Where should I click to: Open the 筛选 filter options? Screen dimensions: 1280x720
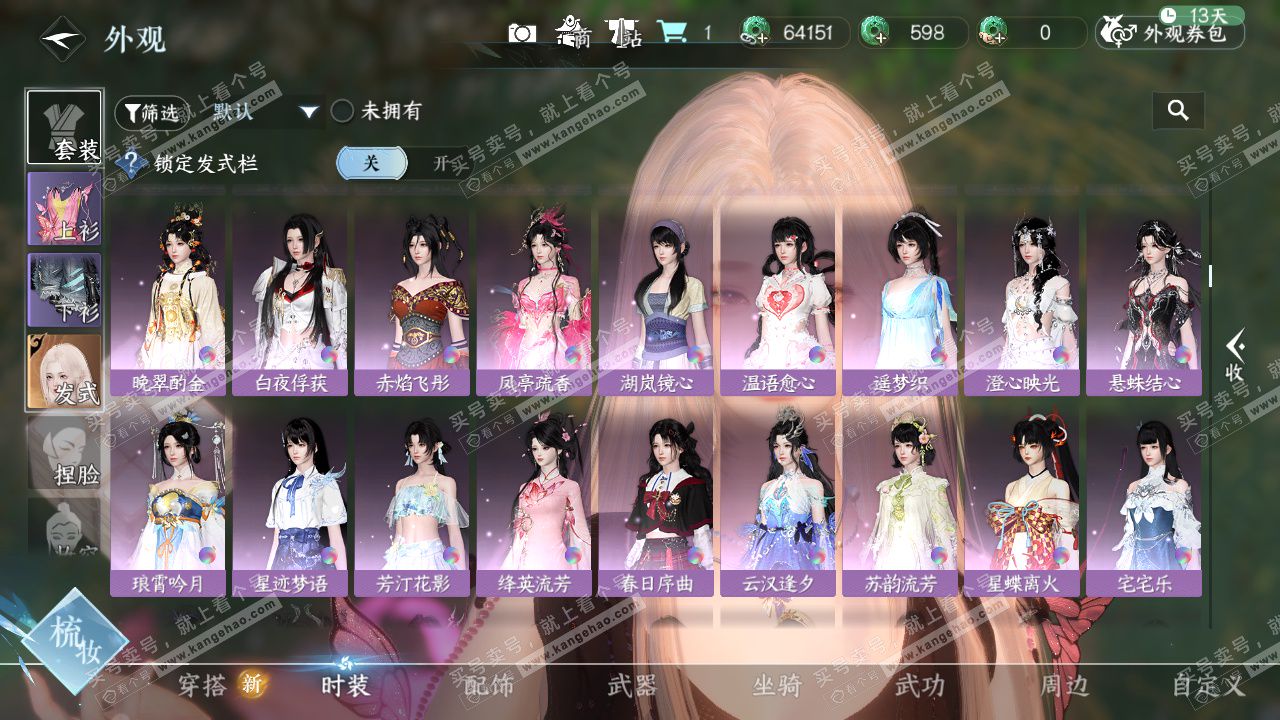[x=152, y=113]
